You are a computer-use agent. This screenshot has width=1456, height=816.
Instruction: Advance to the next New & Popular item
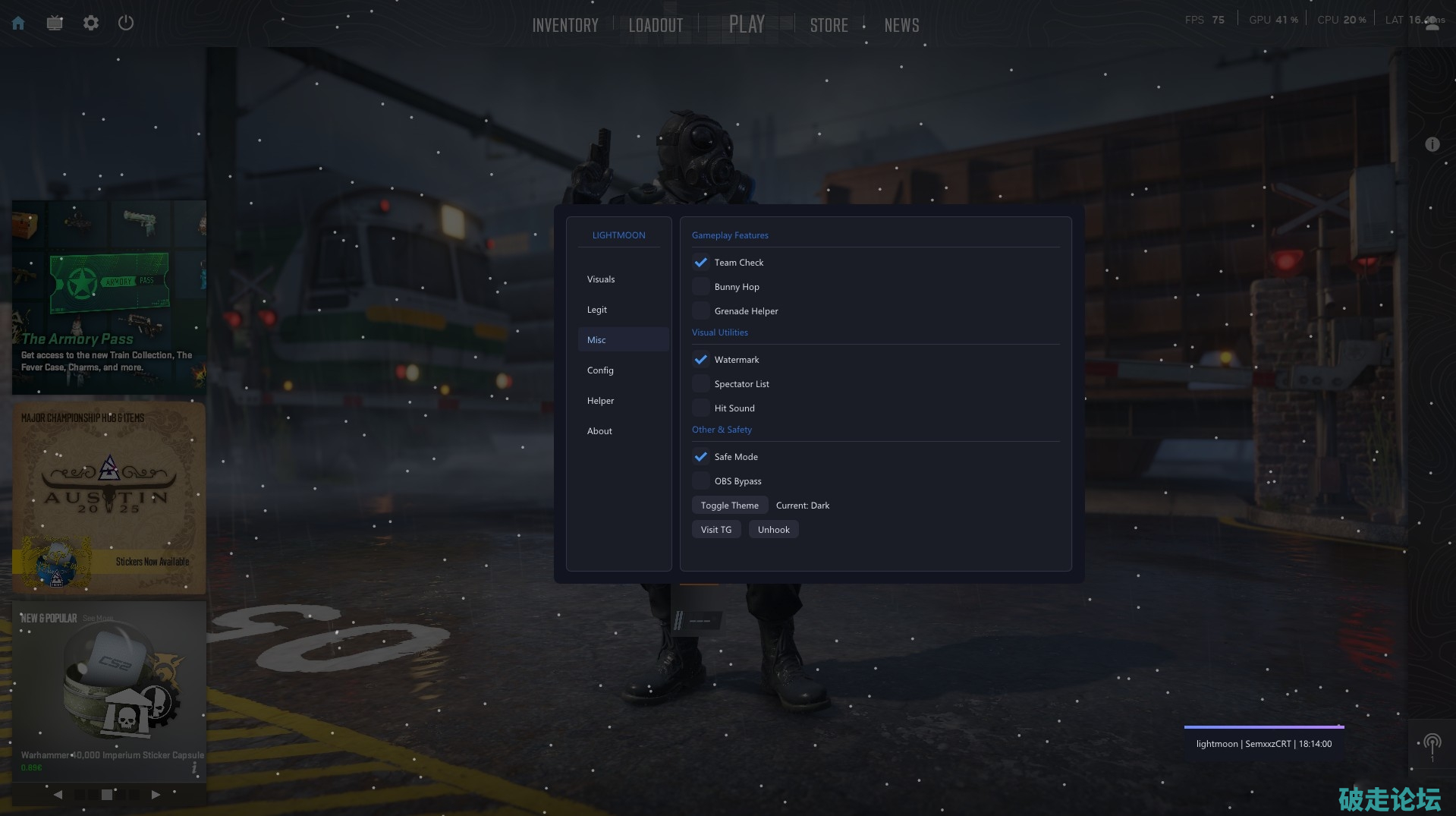pos(156,795)
